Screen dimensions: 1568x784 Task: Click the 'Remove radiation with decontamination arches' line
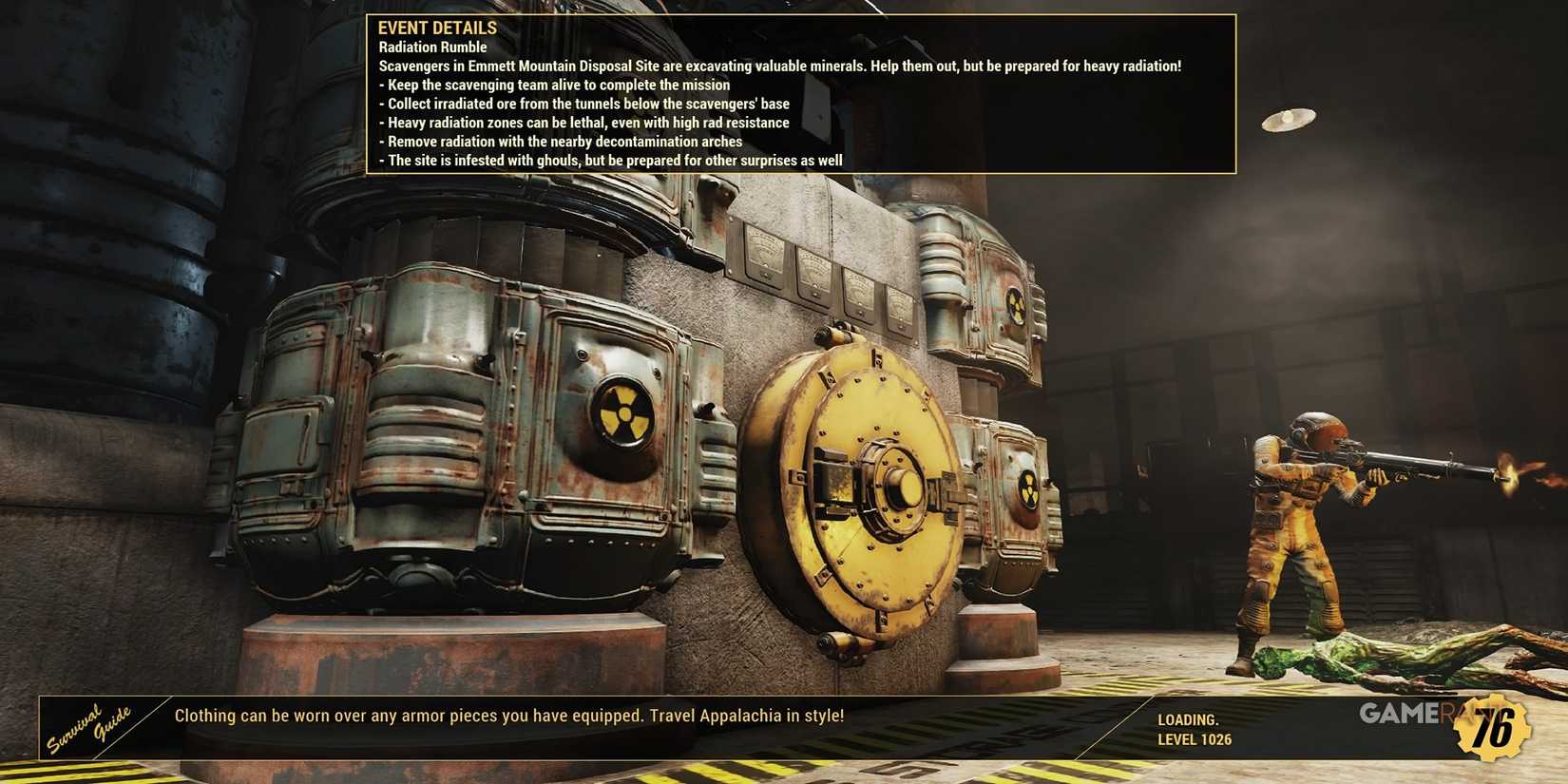click(x=561, y=141)
